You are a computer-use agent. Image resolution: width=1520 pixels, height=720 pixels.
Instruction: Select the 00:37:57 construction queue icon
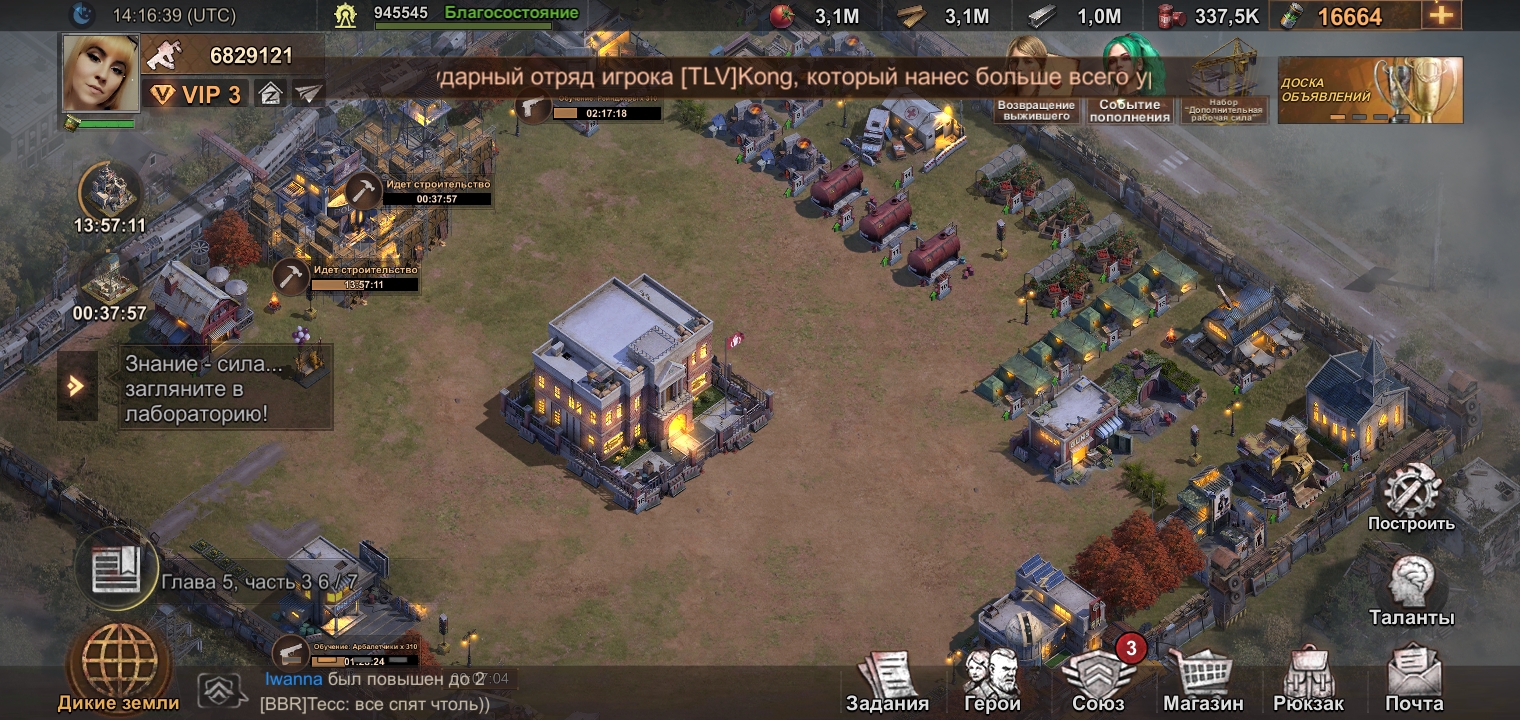point(110,280)
